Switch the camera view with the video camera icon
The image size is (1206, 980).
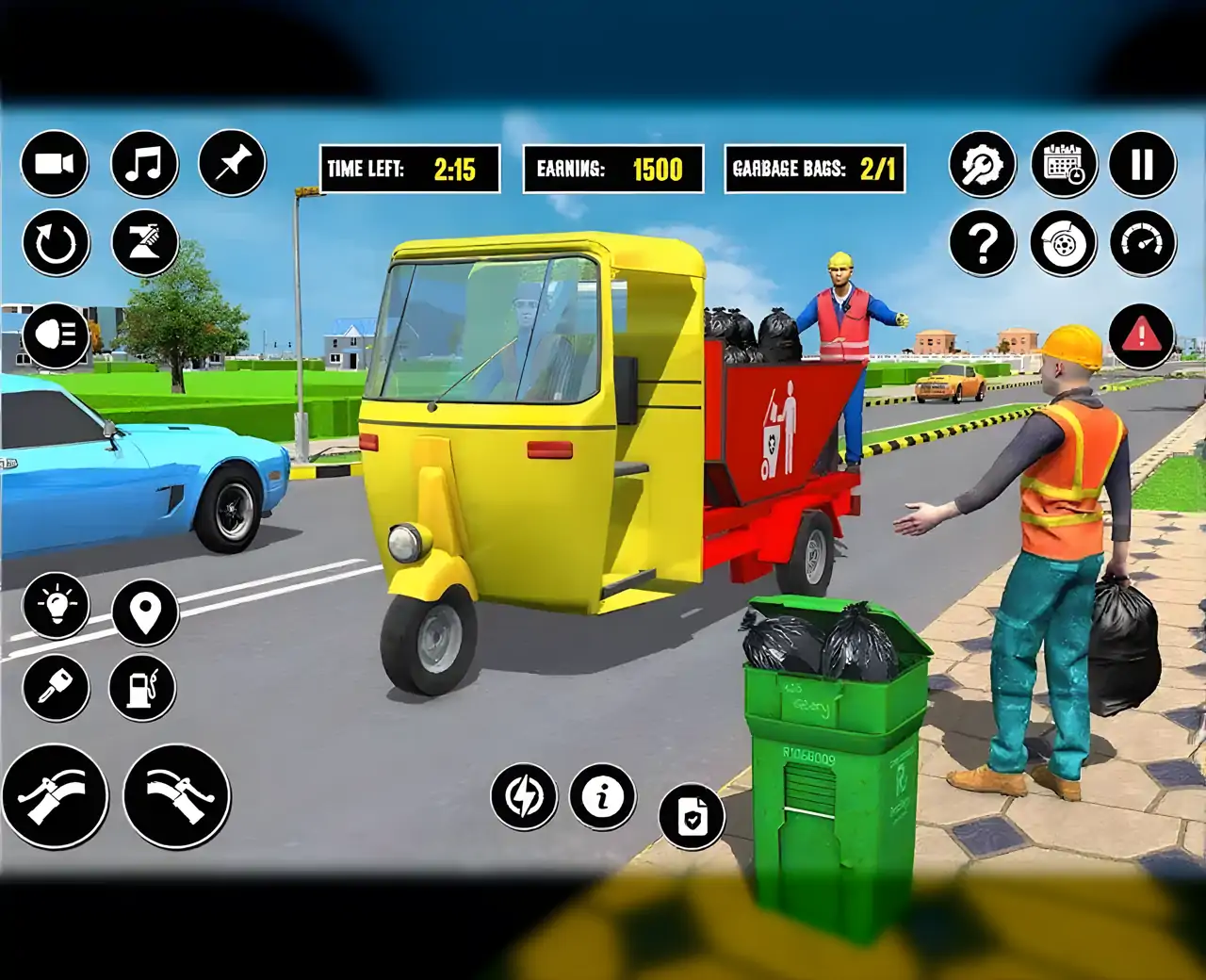(x=55, y=164)
